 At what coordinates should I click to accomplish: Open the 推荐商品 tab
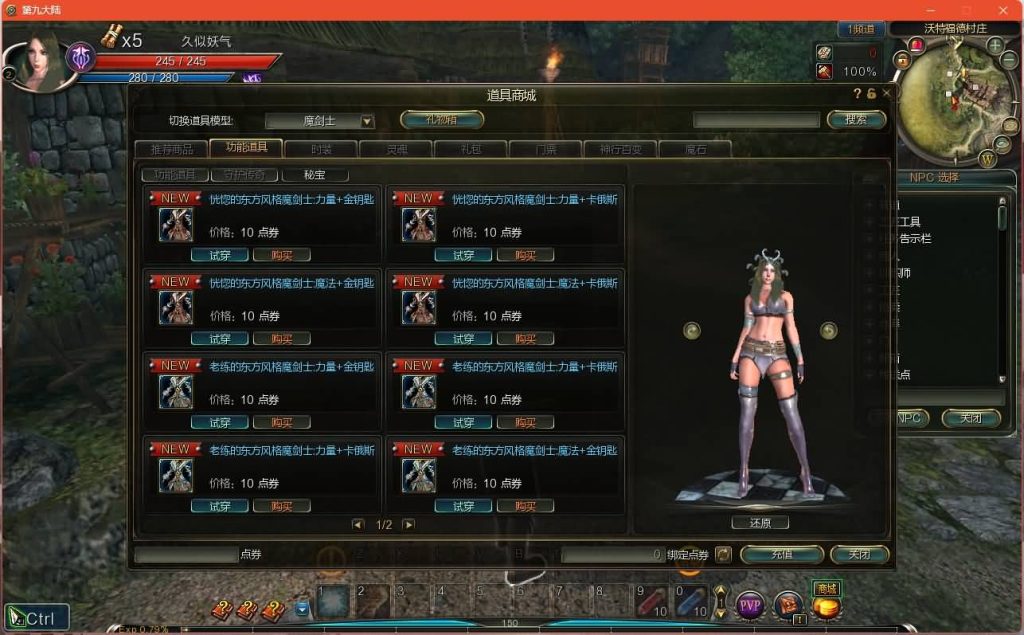click(171, 149)
